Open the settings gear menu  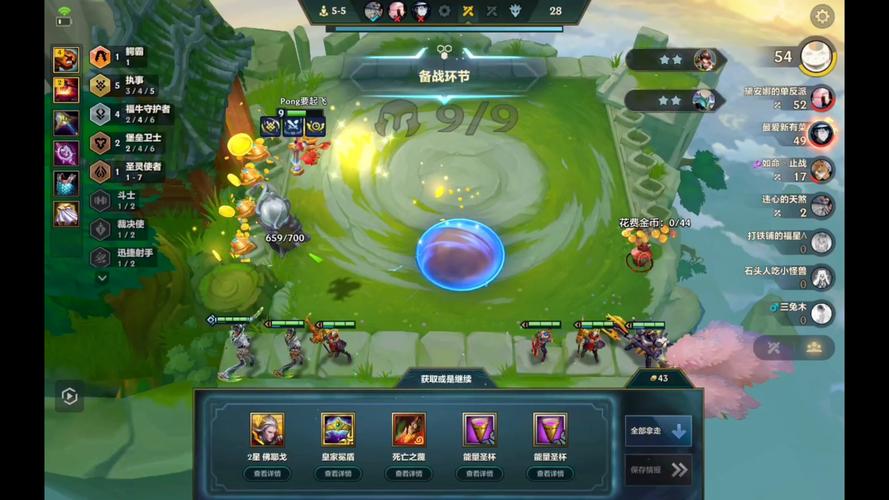point(822,16)
